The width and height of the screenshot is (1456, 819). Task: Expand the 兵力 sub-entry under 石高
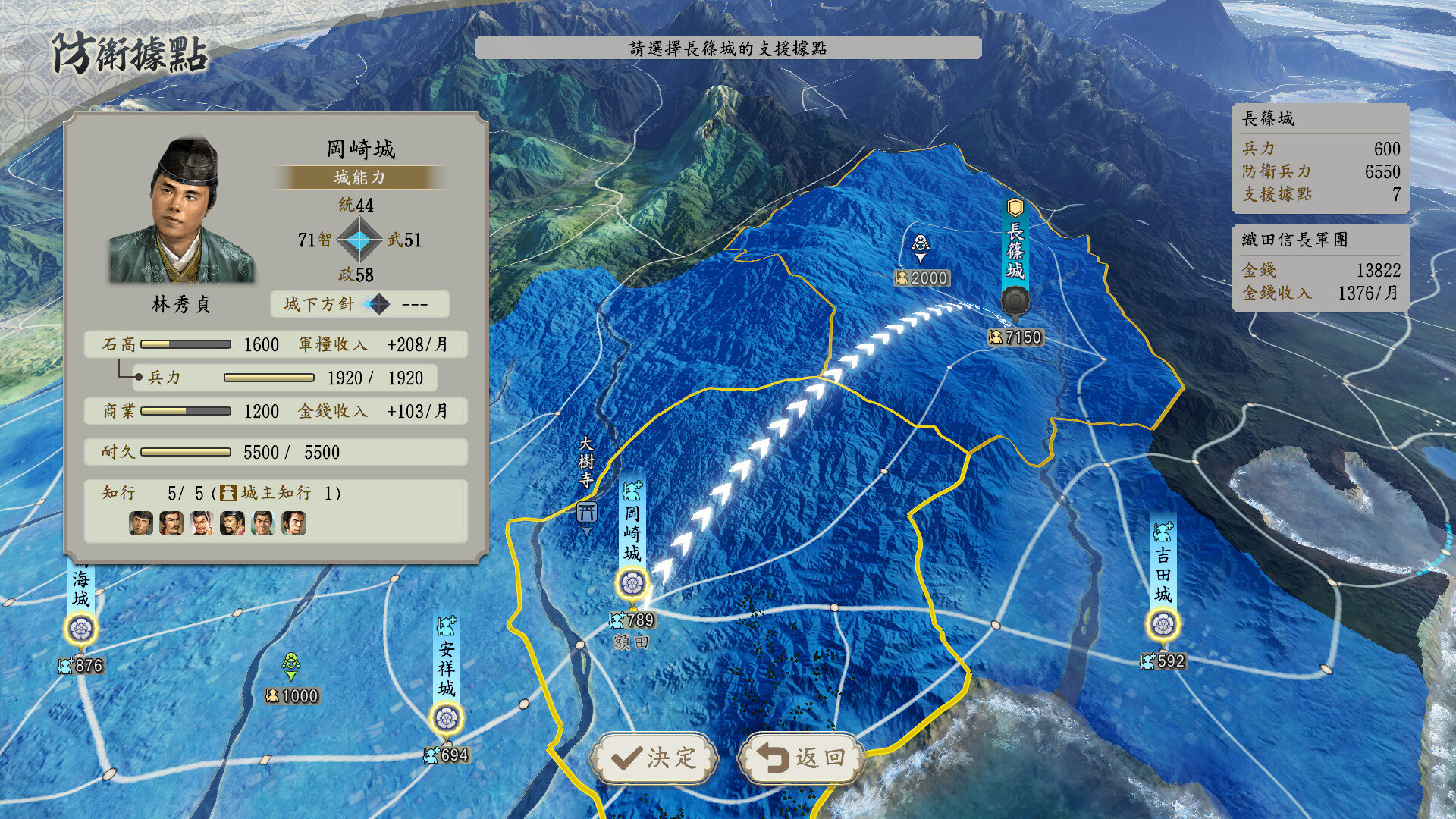tap(168, 378)
